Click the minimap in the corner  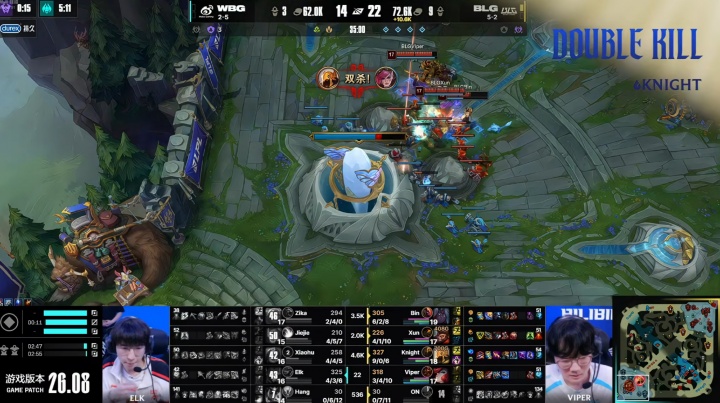(x=666, y=349)
